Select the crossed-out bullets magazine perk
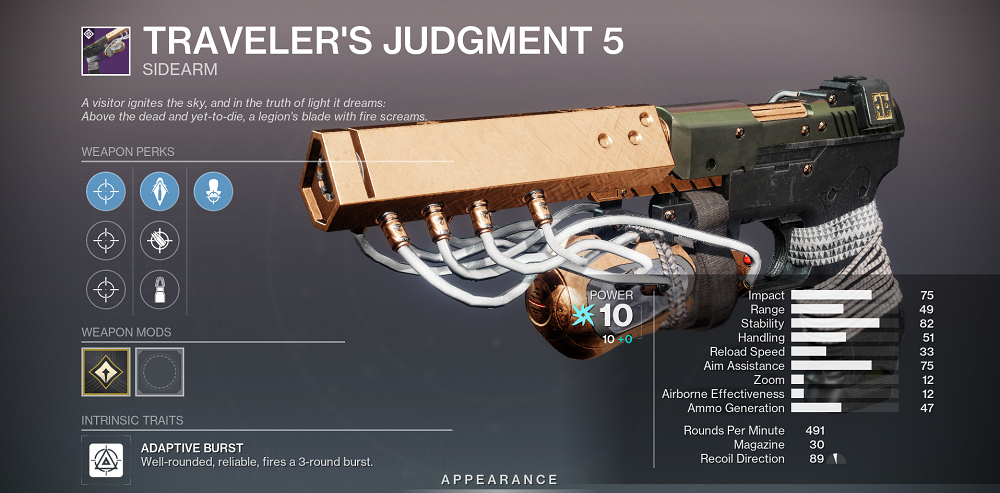Viewport: 1000px width, 493px height. (160, 238)
